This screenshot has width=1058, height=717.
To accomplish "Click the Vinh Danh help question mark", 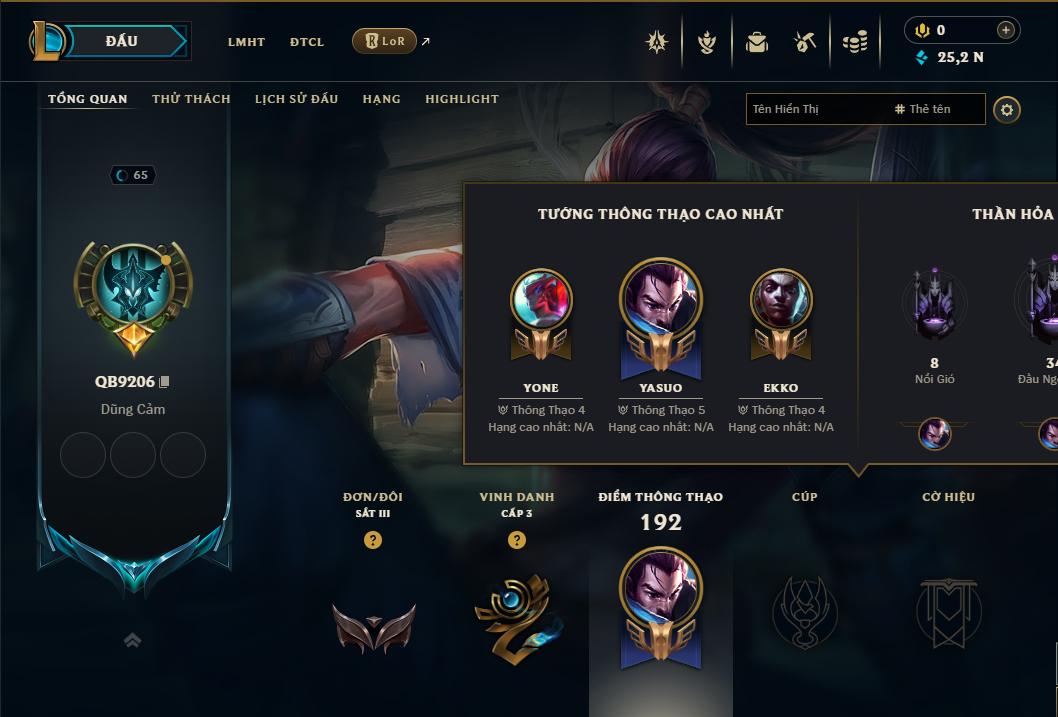I will [x=517, y=540].
